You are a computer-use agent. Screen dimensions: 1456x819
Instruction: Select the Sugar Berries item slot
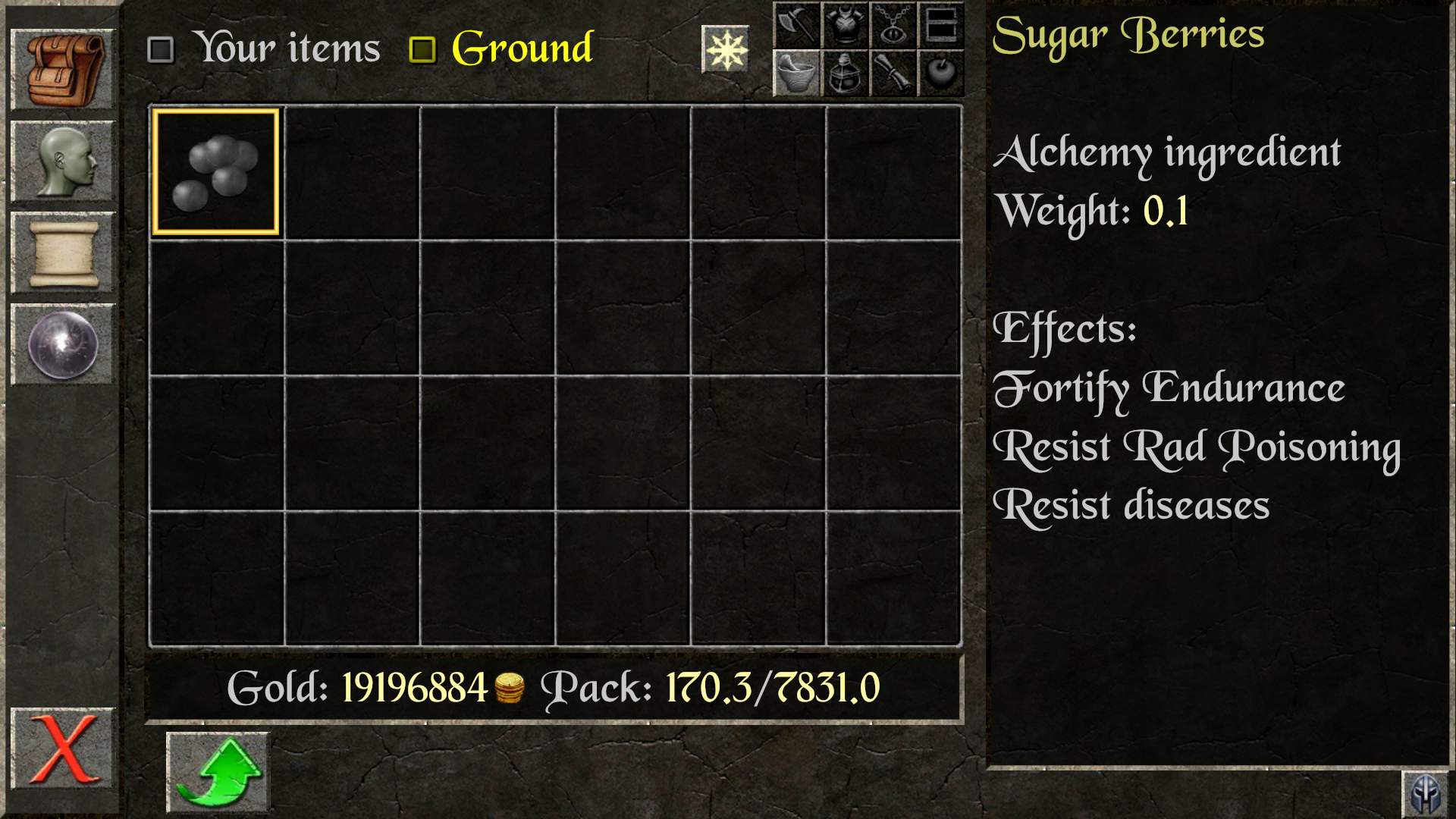tap(216, 172)
